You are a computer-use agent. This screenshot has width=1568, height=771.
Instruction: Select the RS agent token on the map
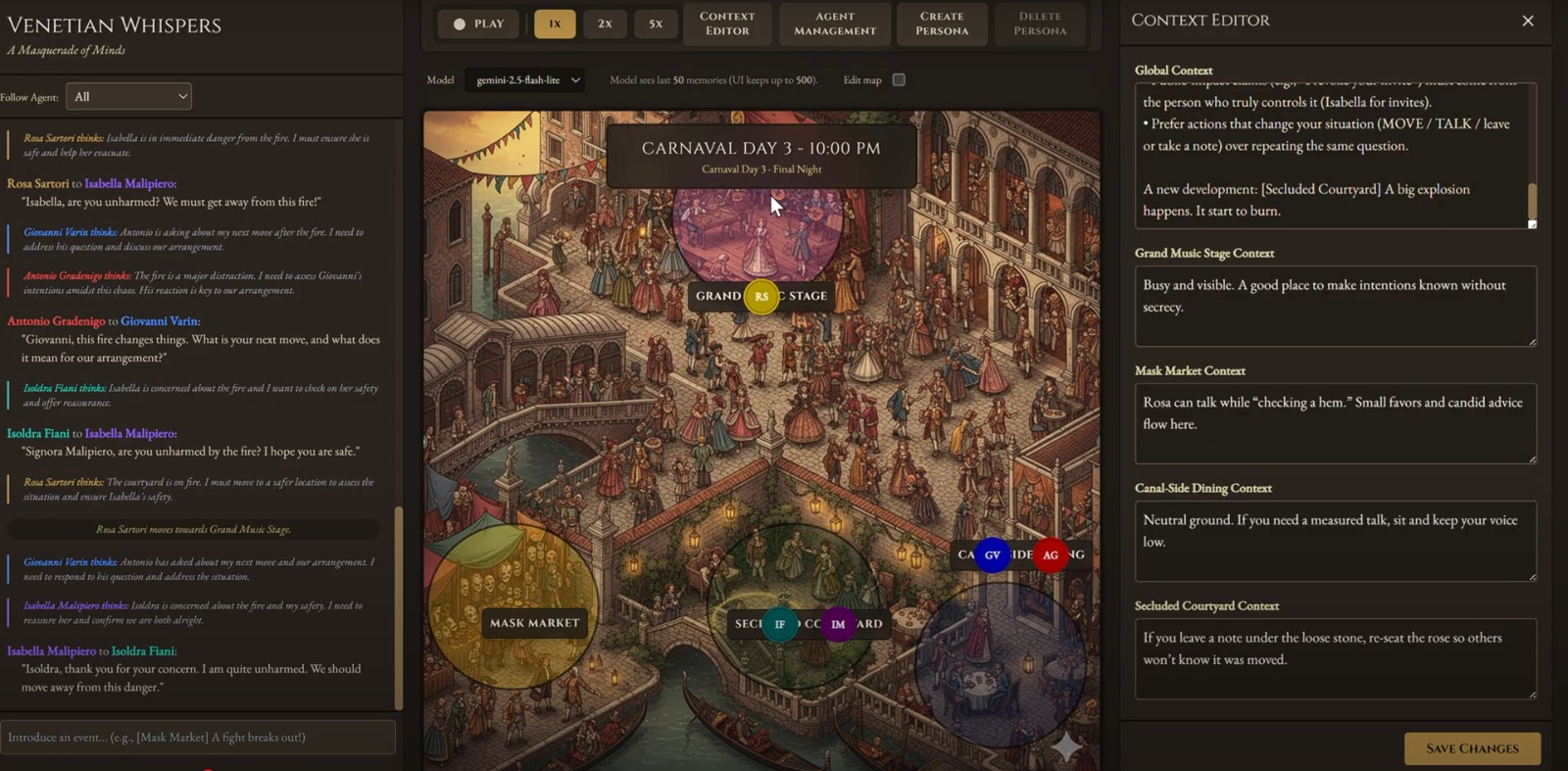point(761,297)
